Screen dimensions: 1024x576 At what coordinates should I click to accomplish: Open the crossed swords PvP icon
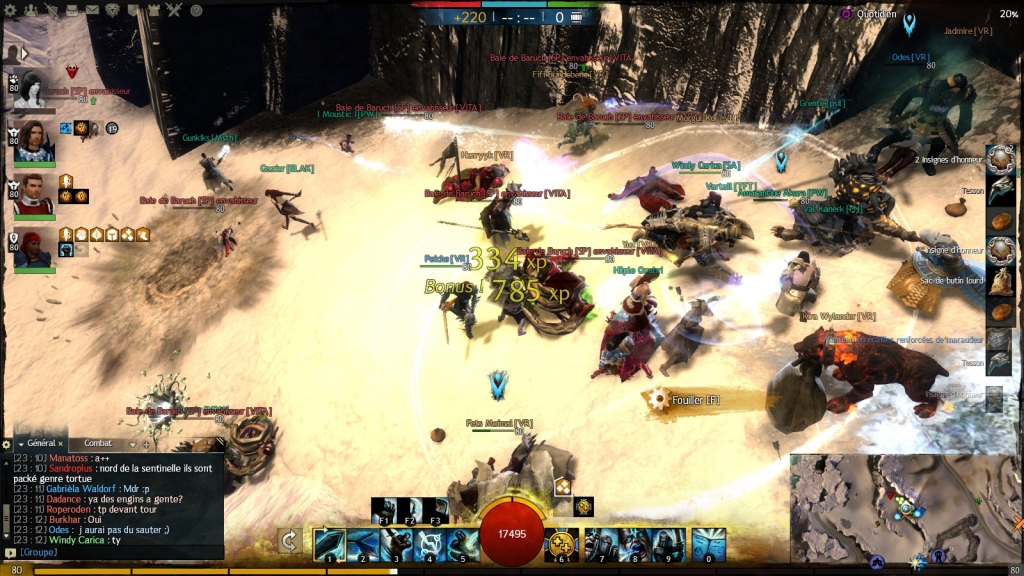174,10
